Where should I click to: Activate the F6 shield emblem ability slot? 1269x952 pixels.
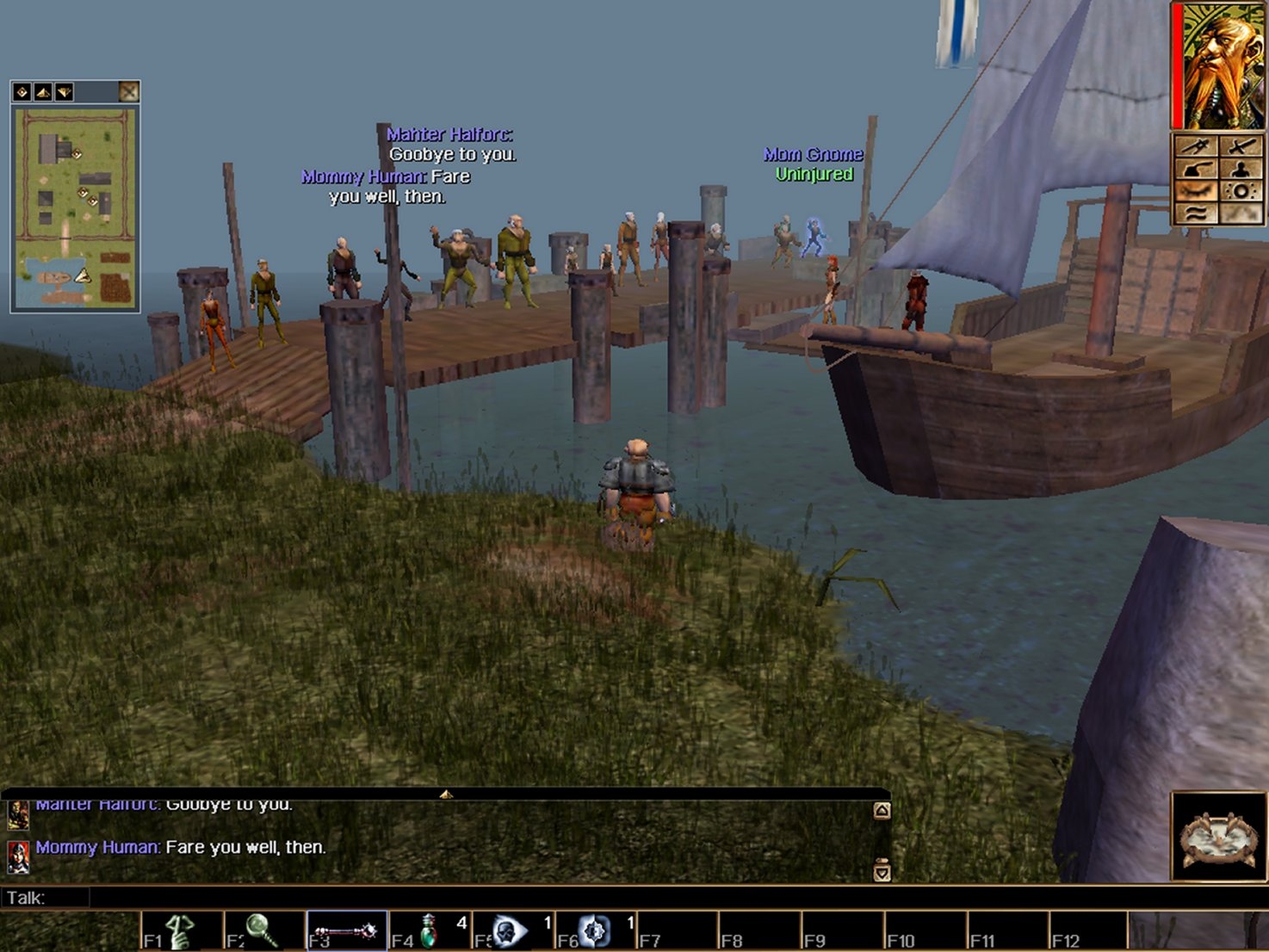point(594,931)
